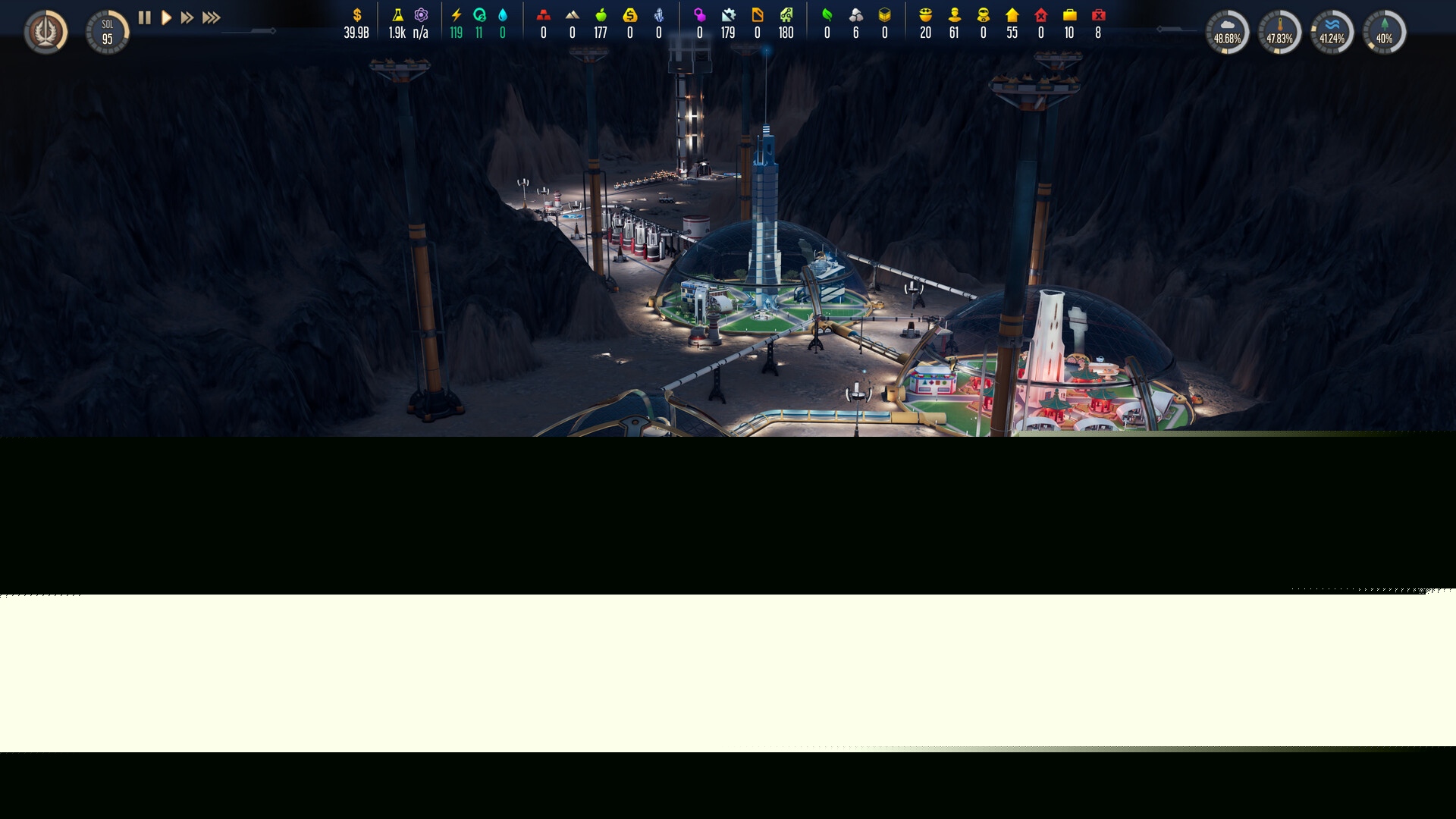Select the power lightning bolt icon
1456x819 pixels.
tap(456, 15)
